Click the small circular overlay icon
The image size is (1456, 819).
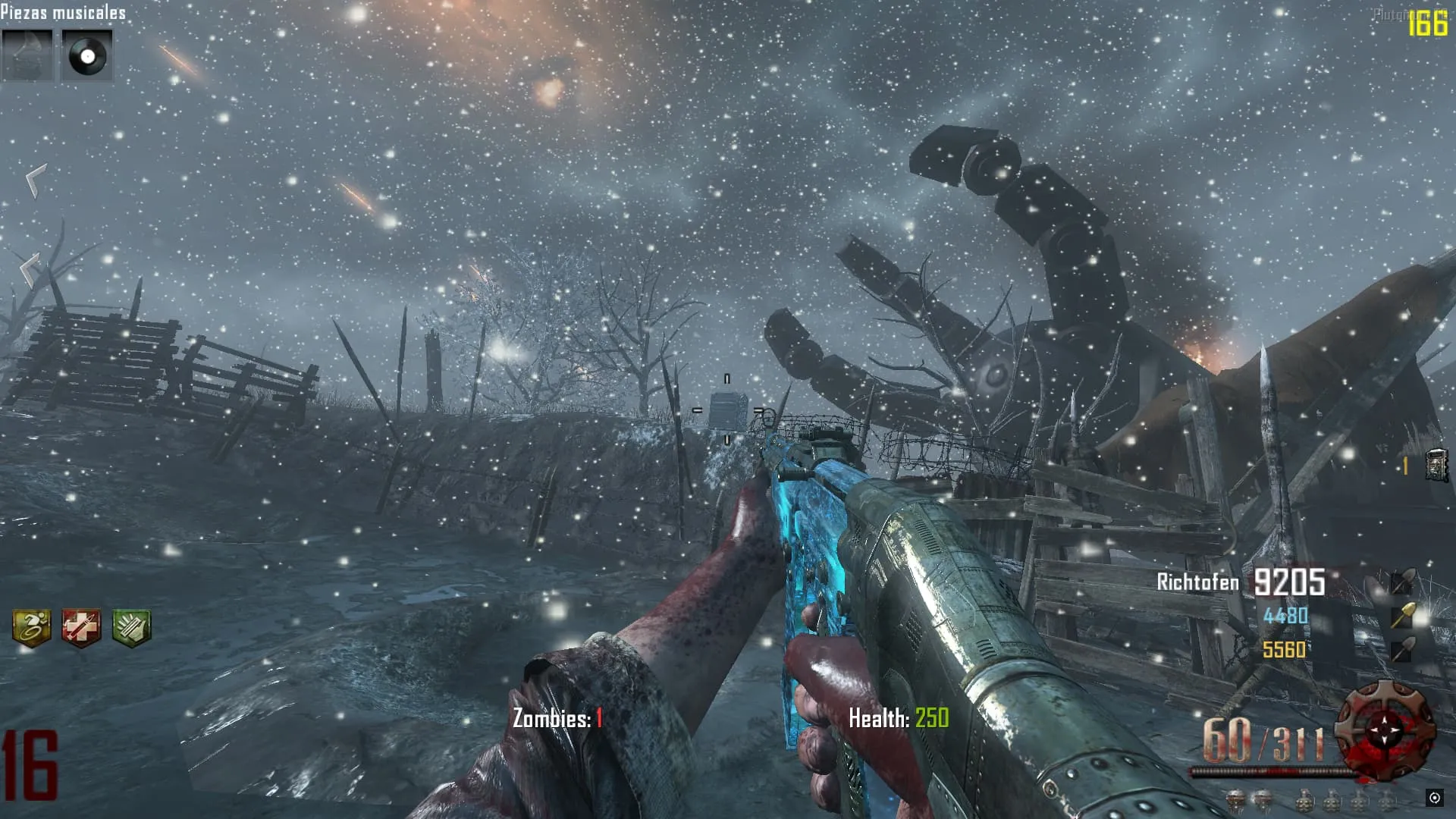point(1434,798)
